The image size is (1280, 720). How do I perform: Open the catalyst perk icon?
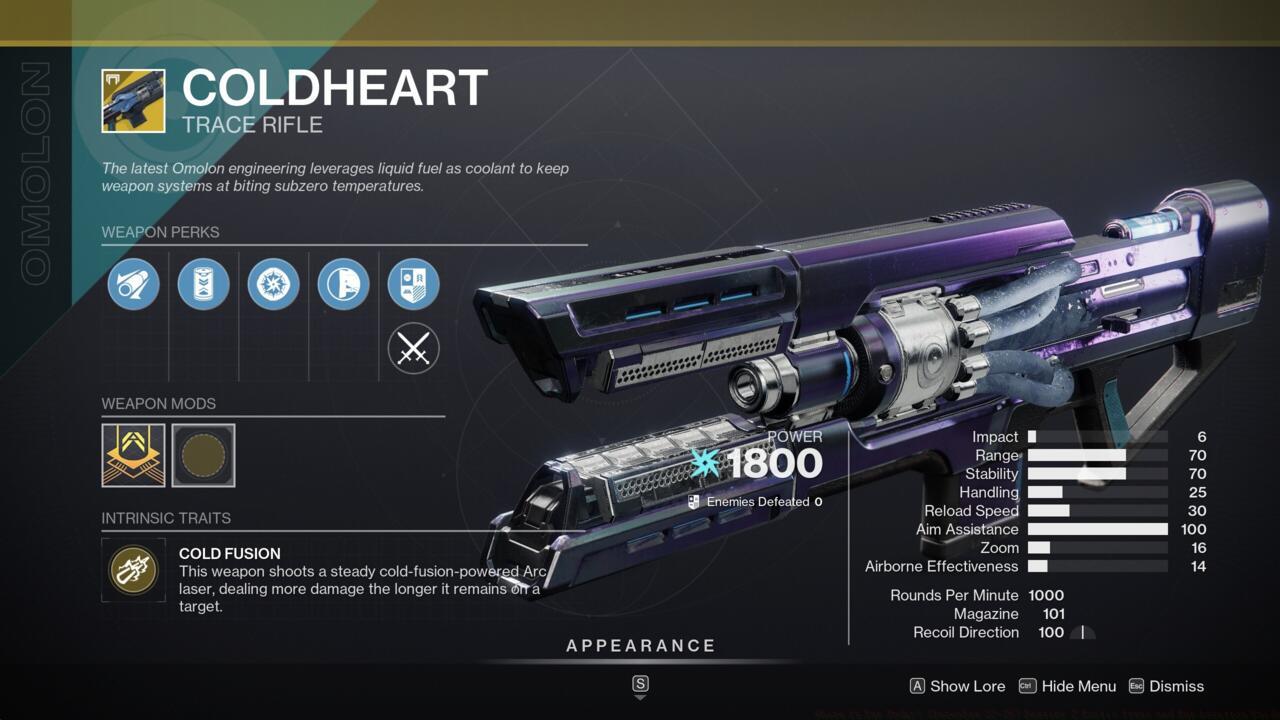(413, 284)
